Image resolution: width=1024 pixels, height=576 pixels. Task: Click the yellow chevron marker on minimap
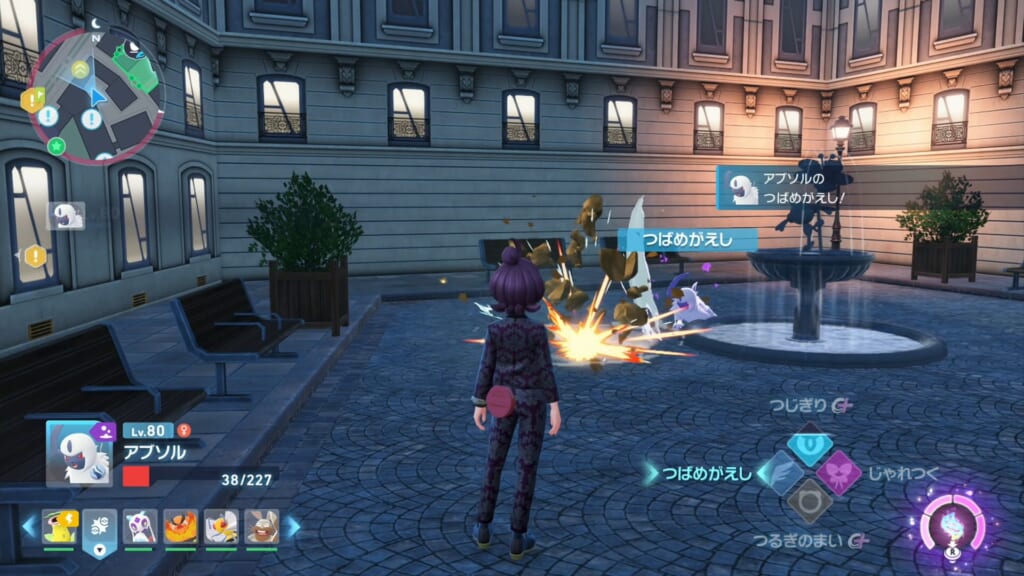[x=80, y=69]
